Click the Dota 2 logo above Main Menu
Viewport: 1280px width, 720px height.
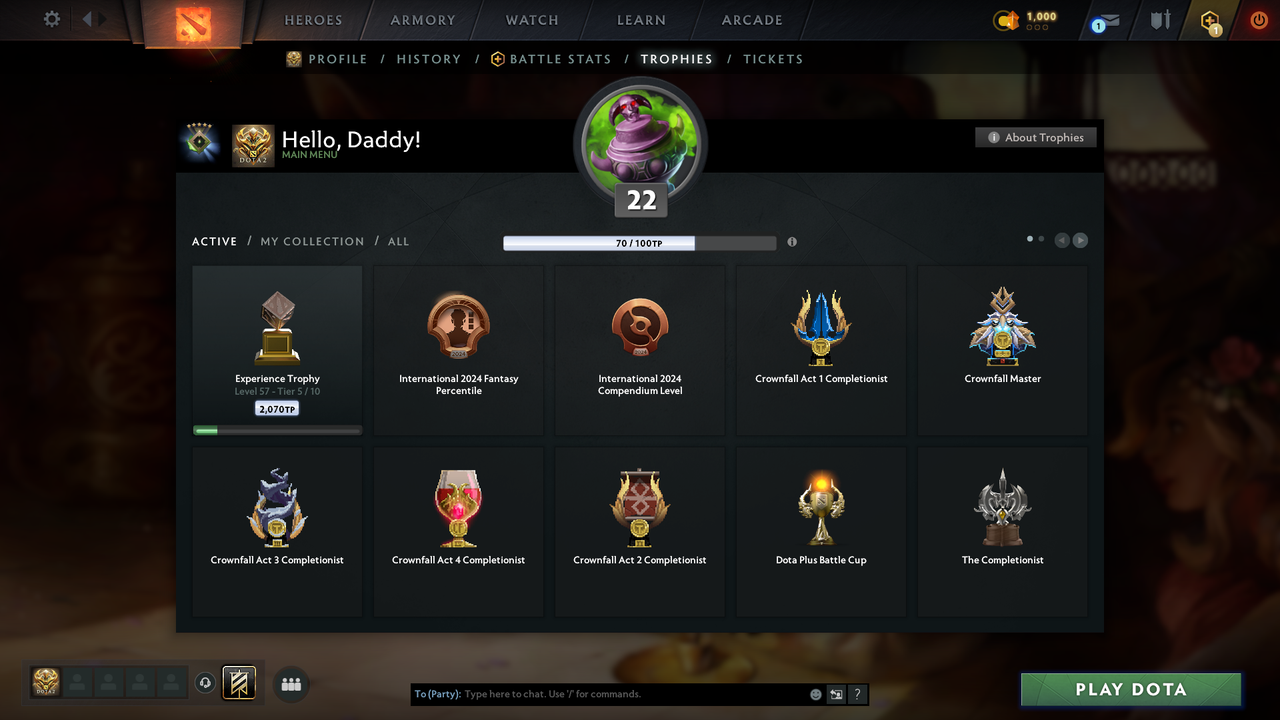pos(253,144)
